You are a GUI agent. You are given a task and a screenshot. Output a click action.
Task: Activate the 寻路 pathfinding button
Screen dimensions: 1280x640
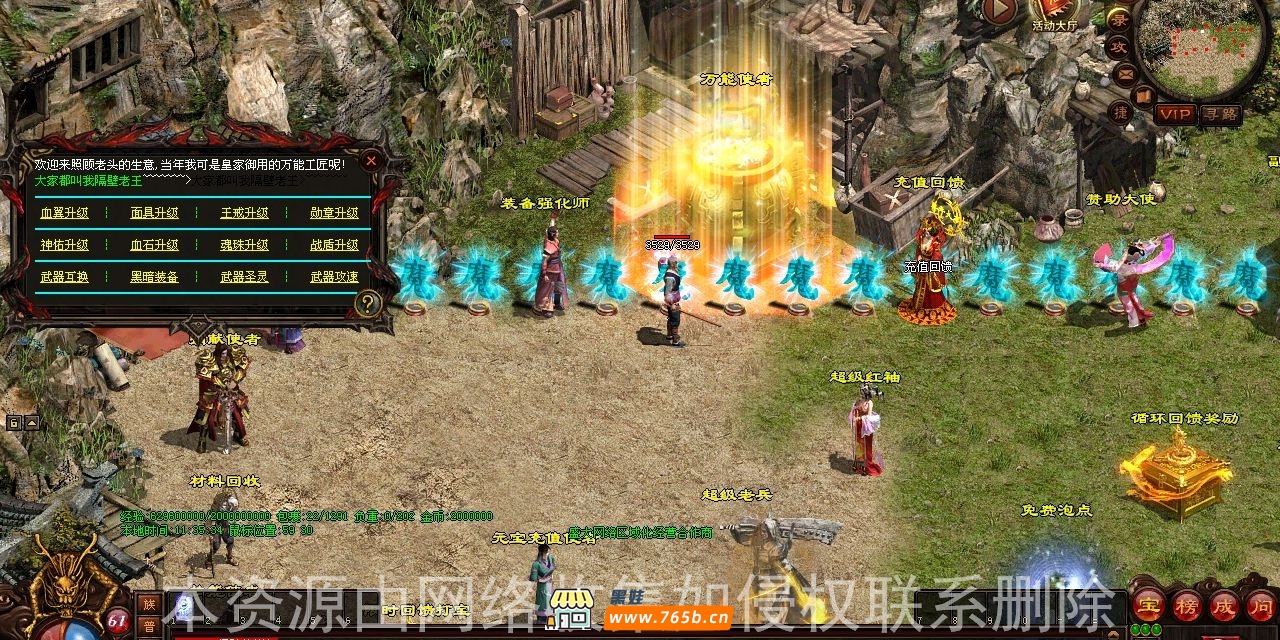[1220, 115]
